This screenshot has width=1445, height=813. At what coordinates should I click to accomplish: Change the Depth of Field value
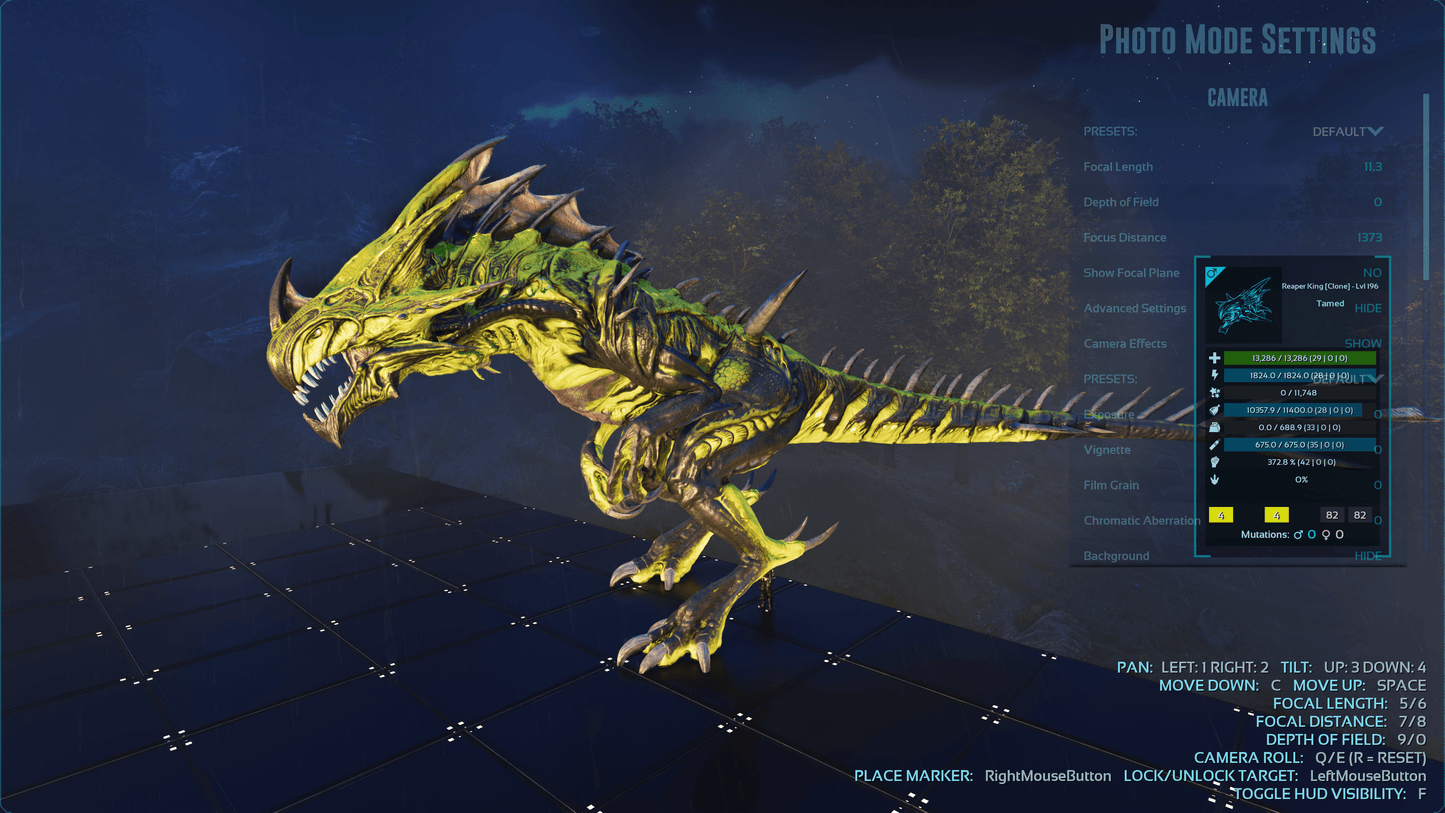[1377, 202]
